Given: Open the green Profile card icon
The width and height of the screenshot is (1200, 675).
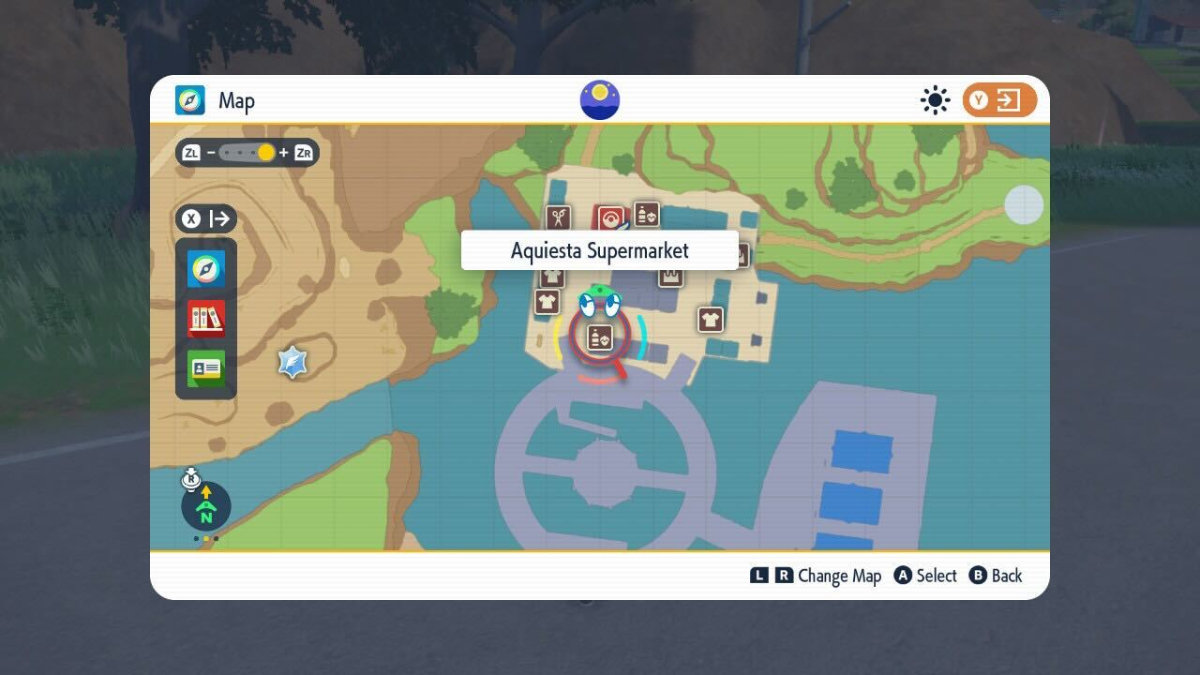Looking at the screenshot, I should 206,368.
